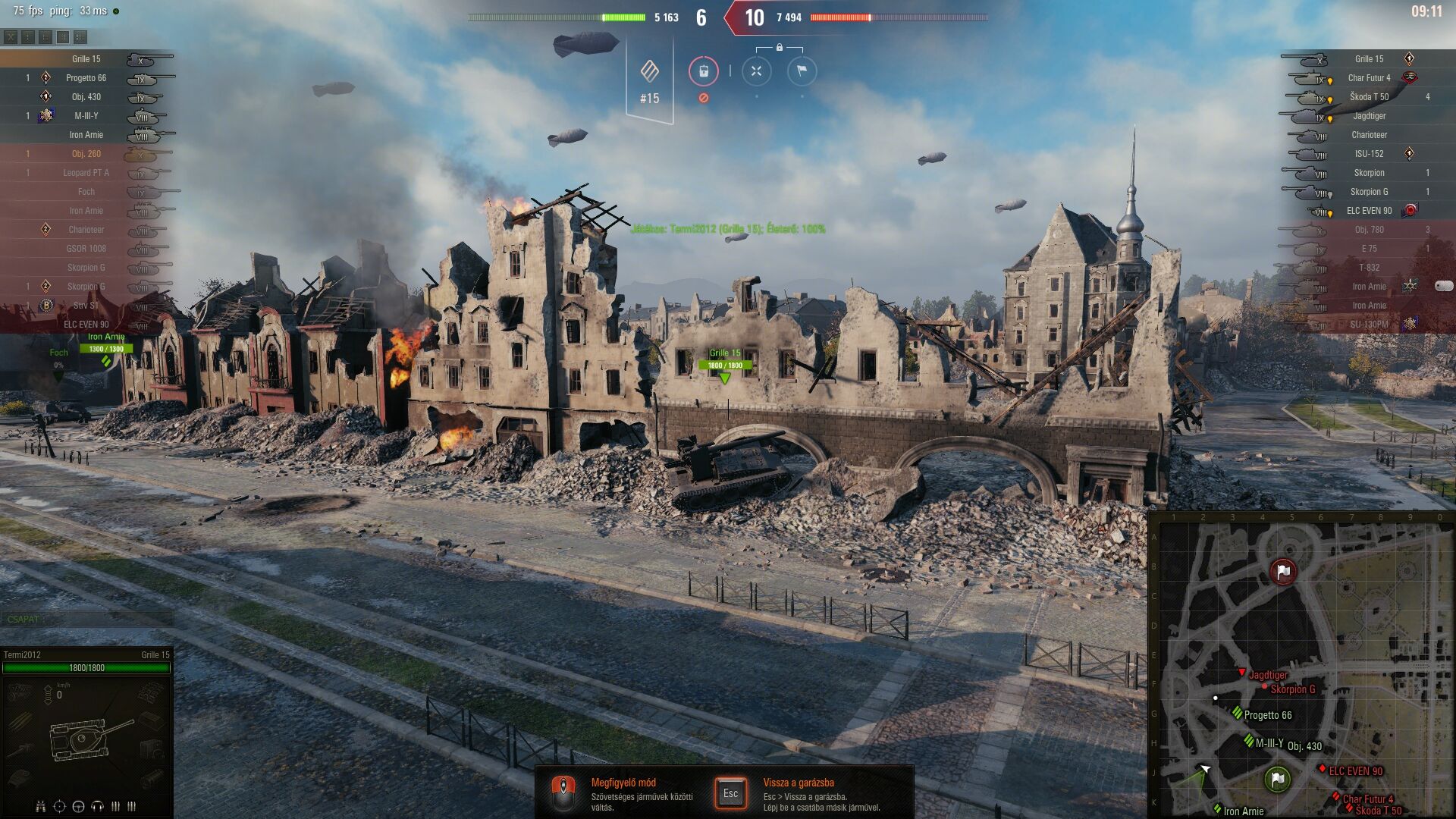Image resolution: width=1456 pixels, height=819 pixels.
Task: Click the red enemy base flag on minimap
Action: click(x=1282, y=572)
